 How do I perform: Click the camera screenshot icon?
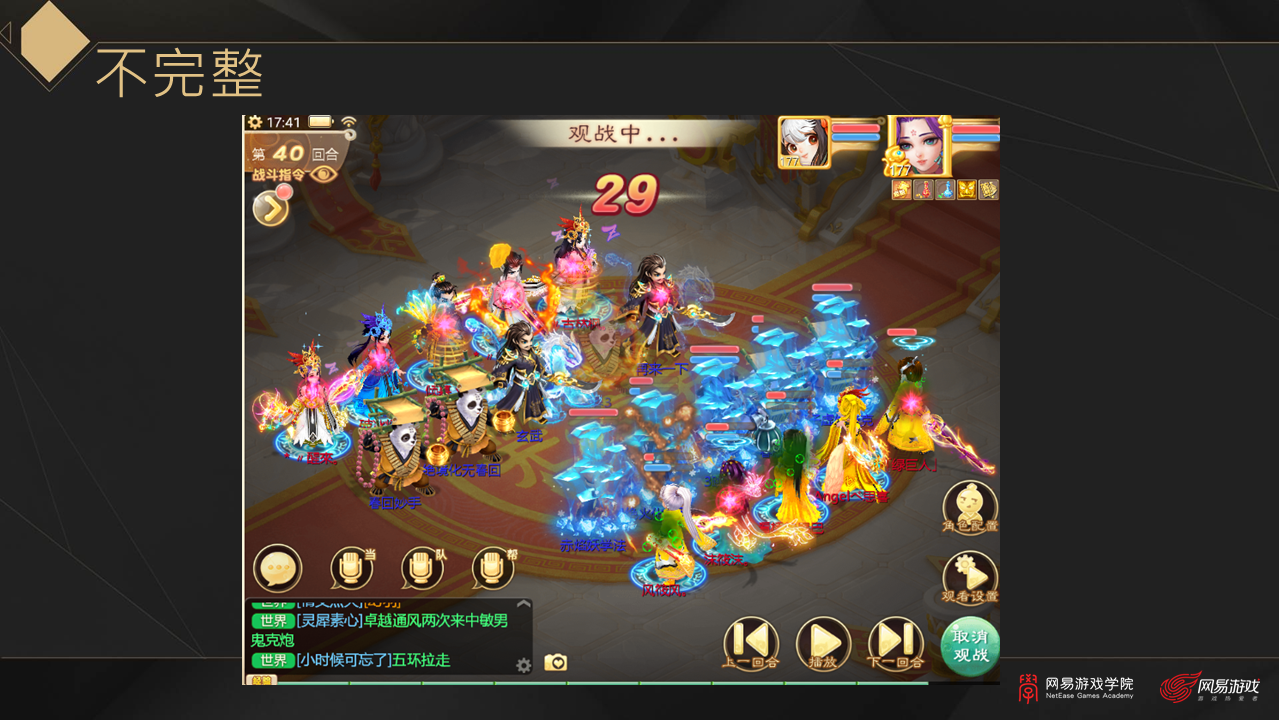click(x=555, y=662)
